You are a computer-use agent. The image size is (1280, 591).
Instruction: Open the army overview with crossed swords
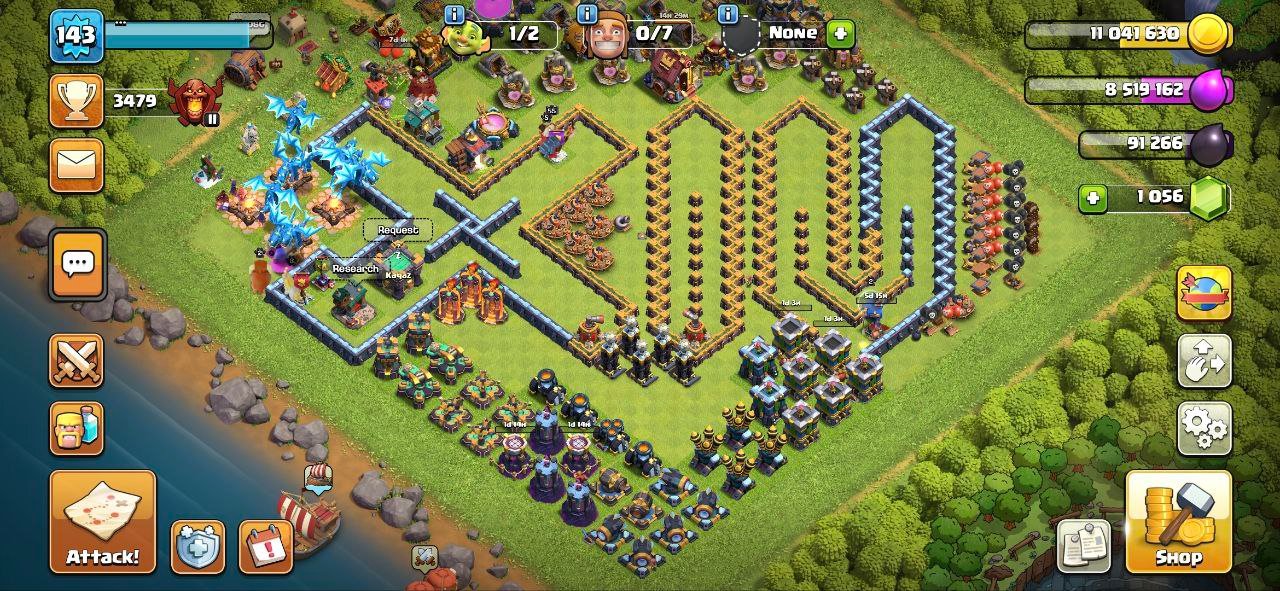coord(77,361)
